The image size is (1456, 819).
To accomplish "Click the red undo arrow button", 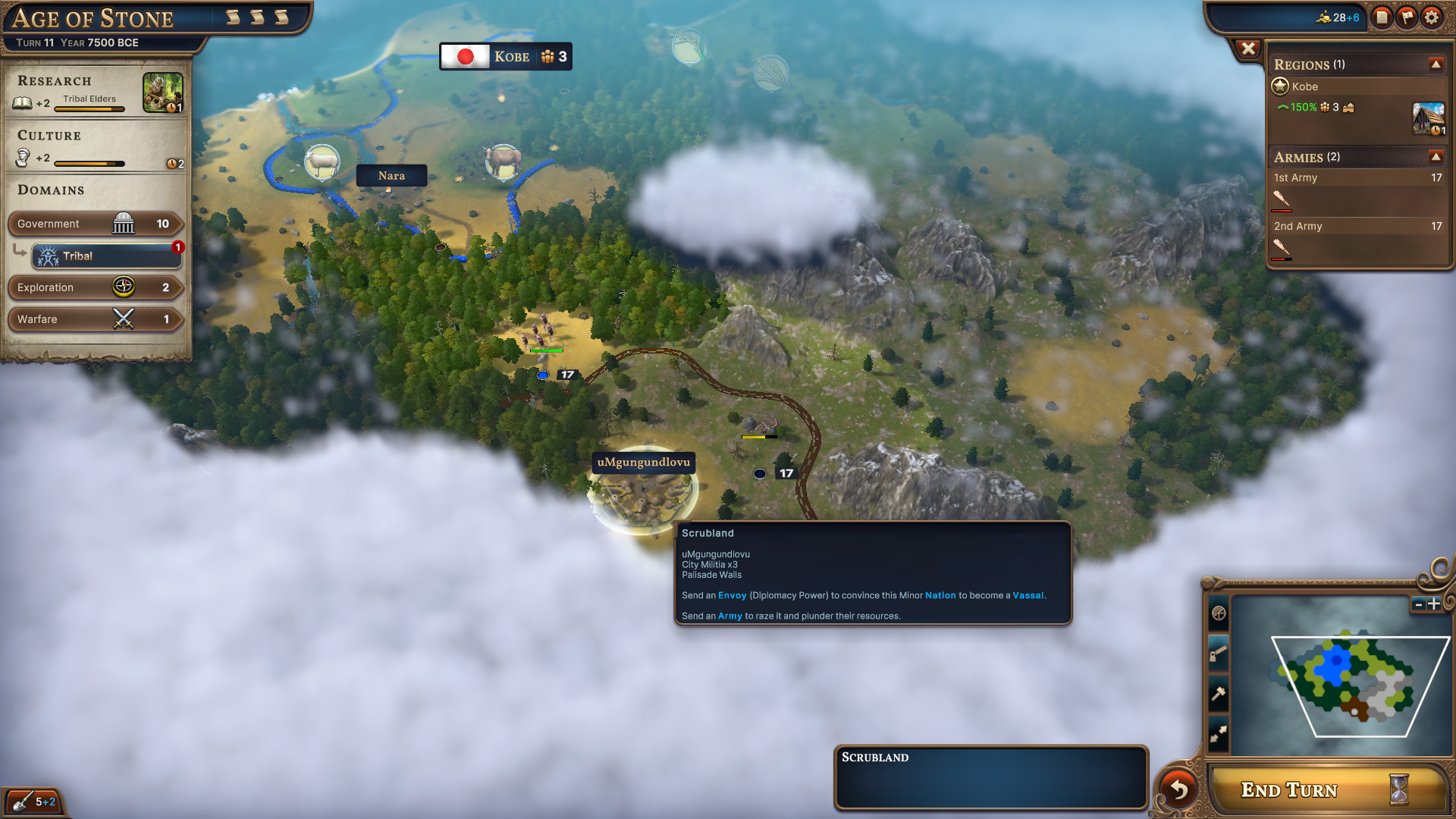I will pyautogui.click(x=1178, y=789).
